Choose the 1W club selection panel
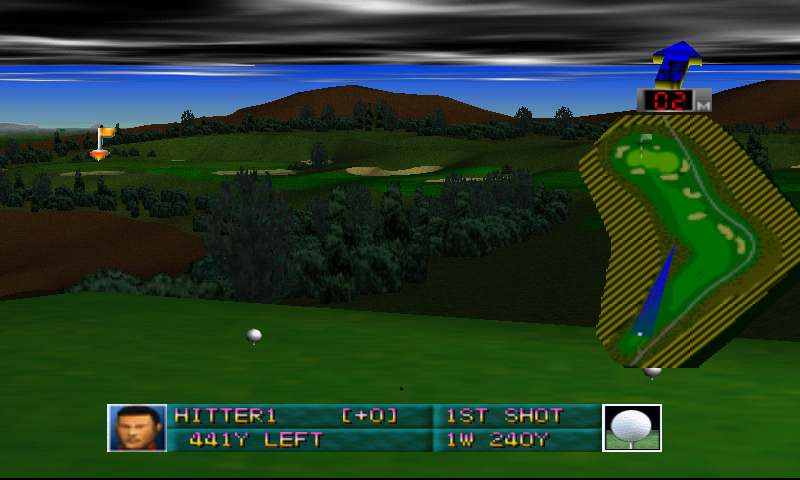800x480 pixels. [516, 439]
